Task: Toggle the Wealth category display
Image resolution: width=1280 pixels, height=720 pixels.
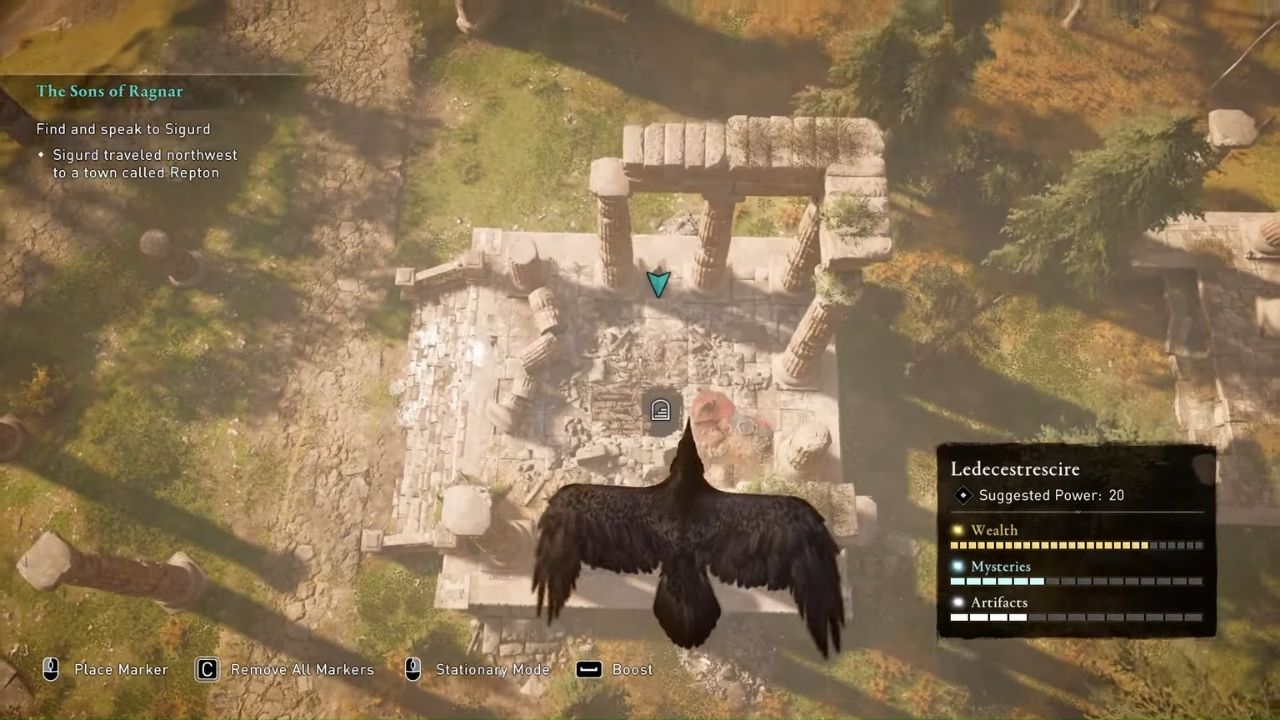Action: click(994, 530)
